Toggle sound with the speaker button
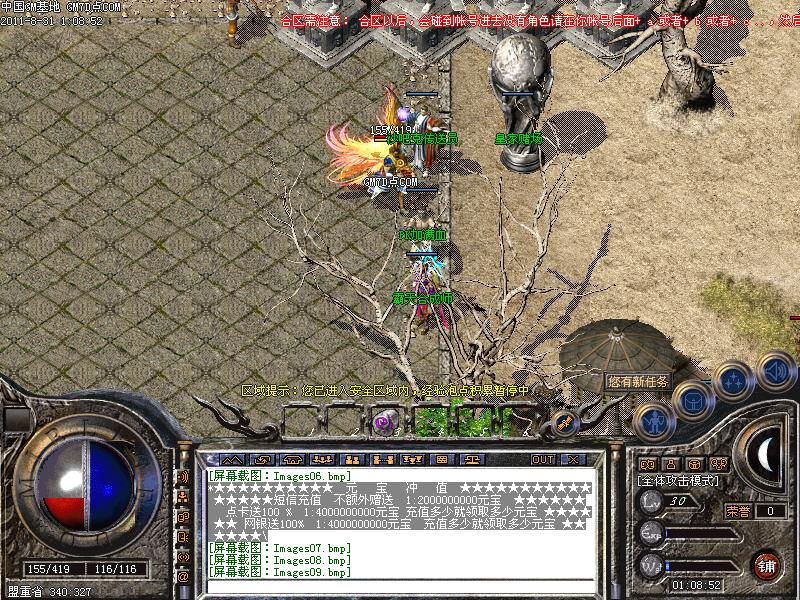This screenshot has width=800, height=600. pos(775,370)
